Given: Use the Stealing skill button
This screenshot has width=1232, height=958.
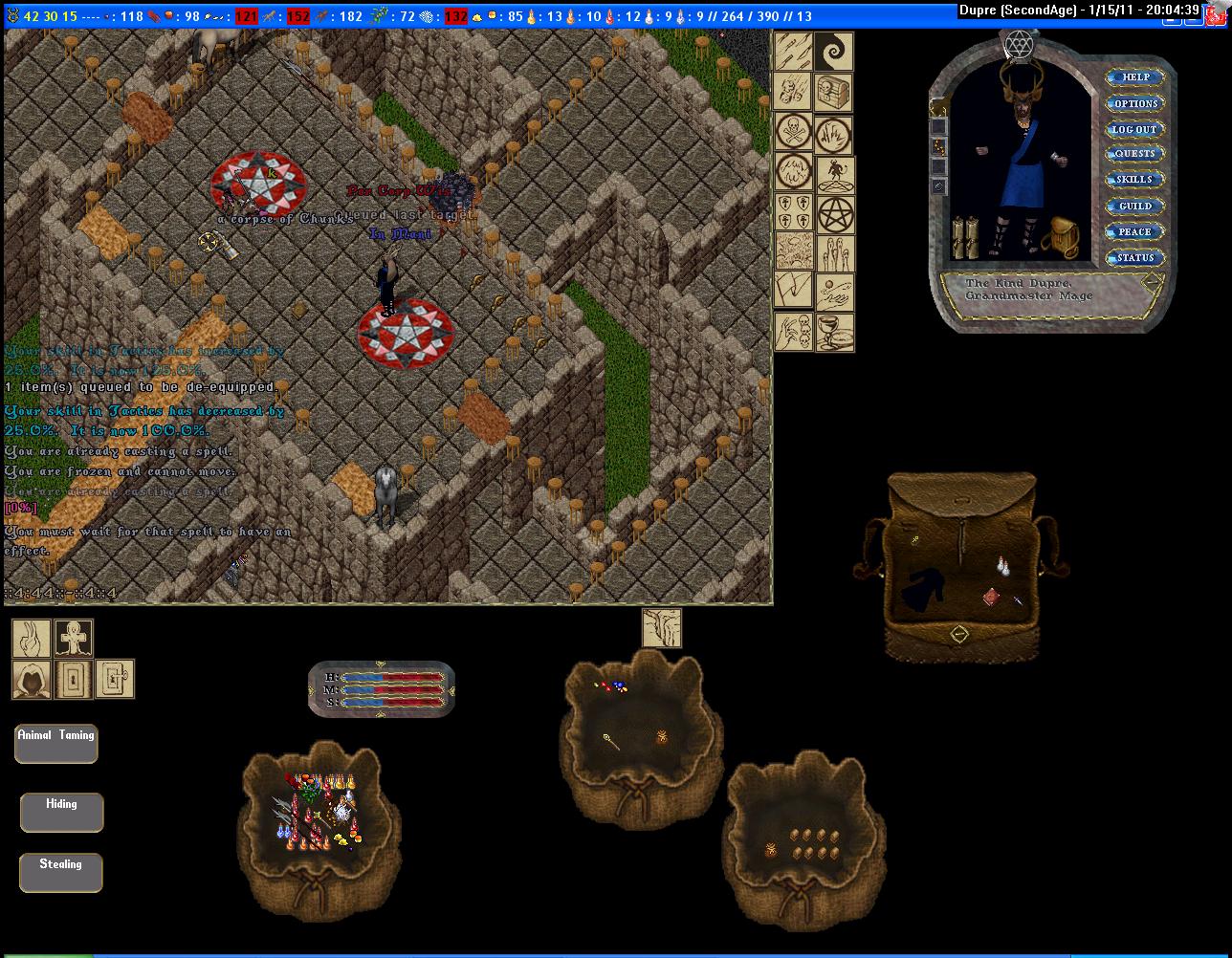Looking at the screenshot, I should pos(60,872).
